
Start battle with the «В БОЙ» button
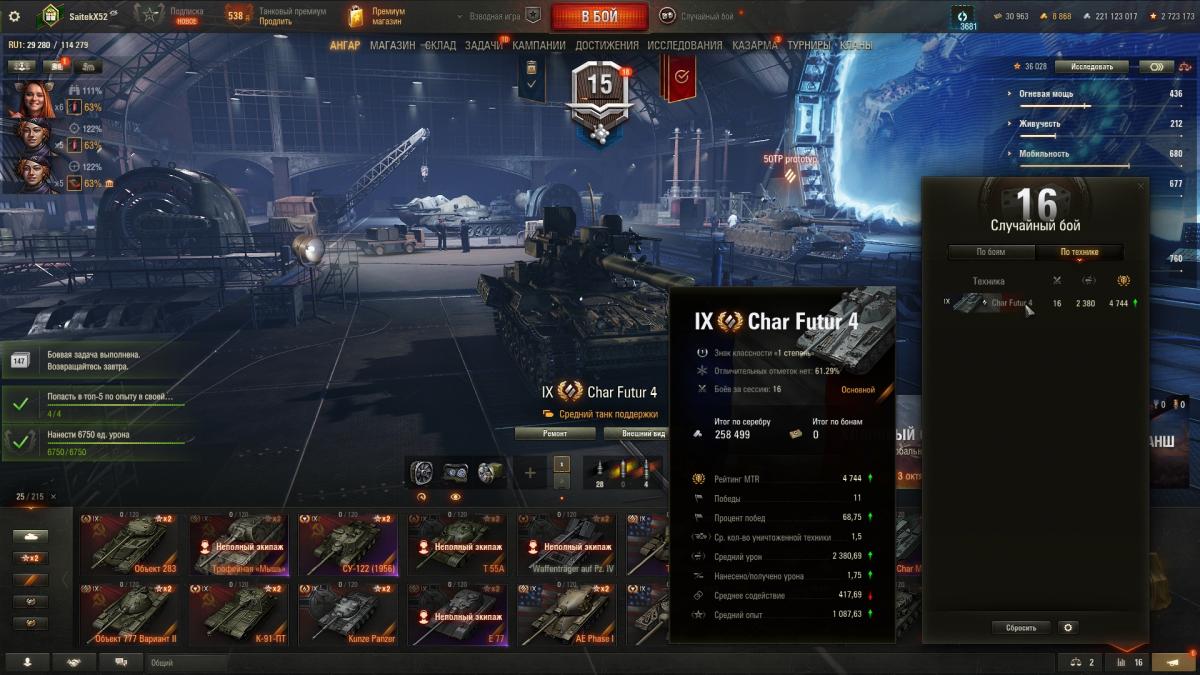[x=599, y=16]
